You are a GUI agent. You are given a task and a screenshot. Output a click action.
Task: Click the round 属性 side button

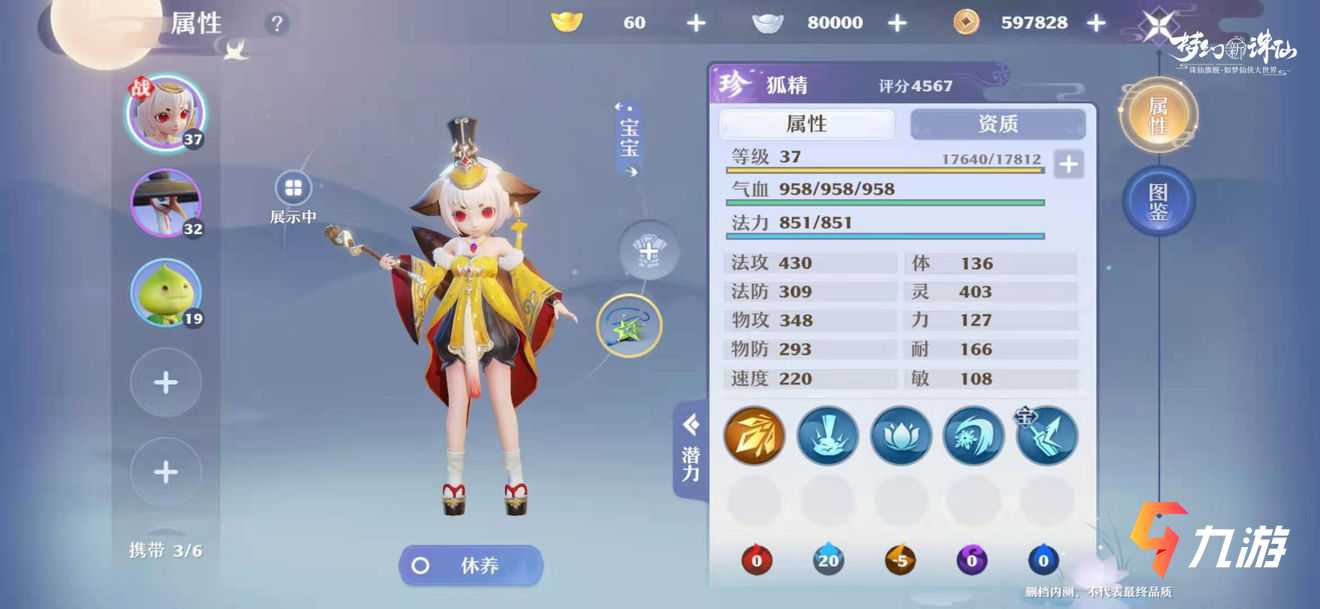1158,116
